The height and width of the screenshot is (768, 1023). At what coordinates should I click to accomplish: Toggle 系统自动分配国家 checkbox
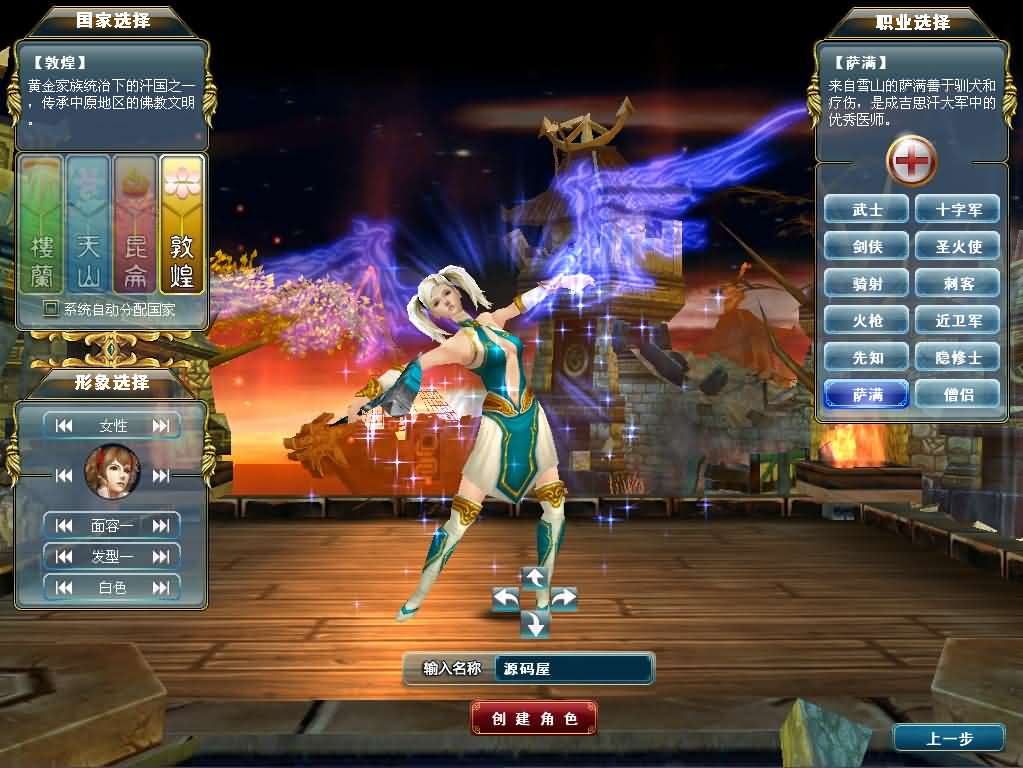(x=51, y=310)
